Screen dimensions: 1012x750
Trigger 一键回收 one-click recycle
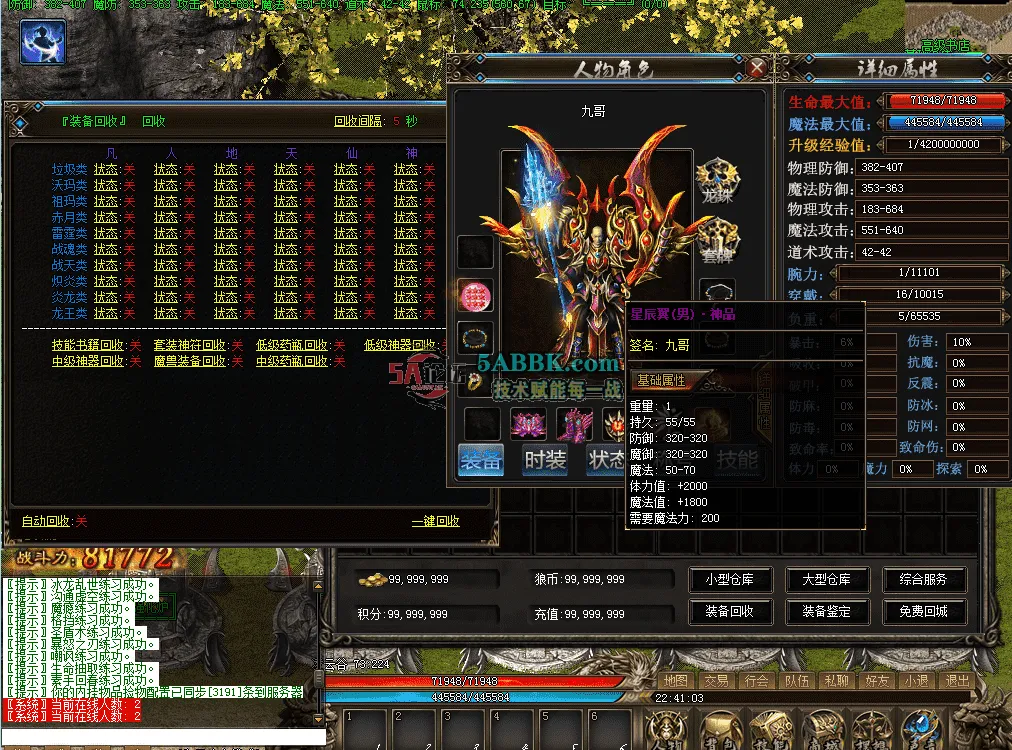[436, 521]
